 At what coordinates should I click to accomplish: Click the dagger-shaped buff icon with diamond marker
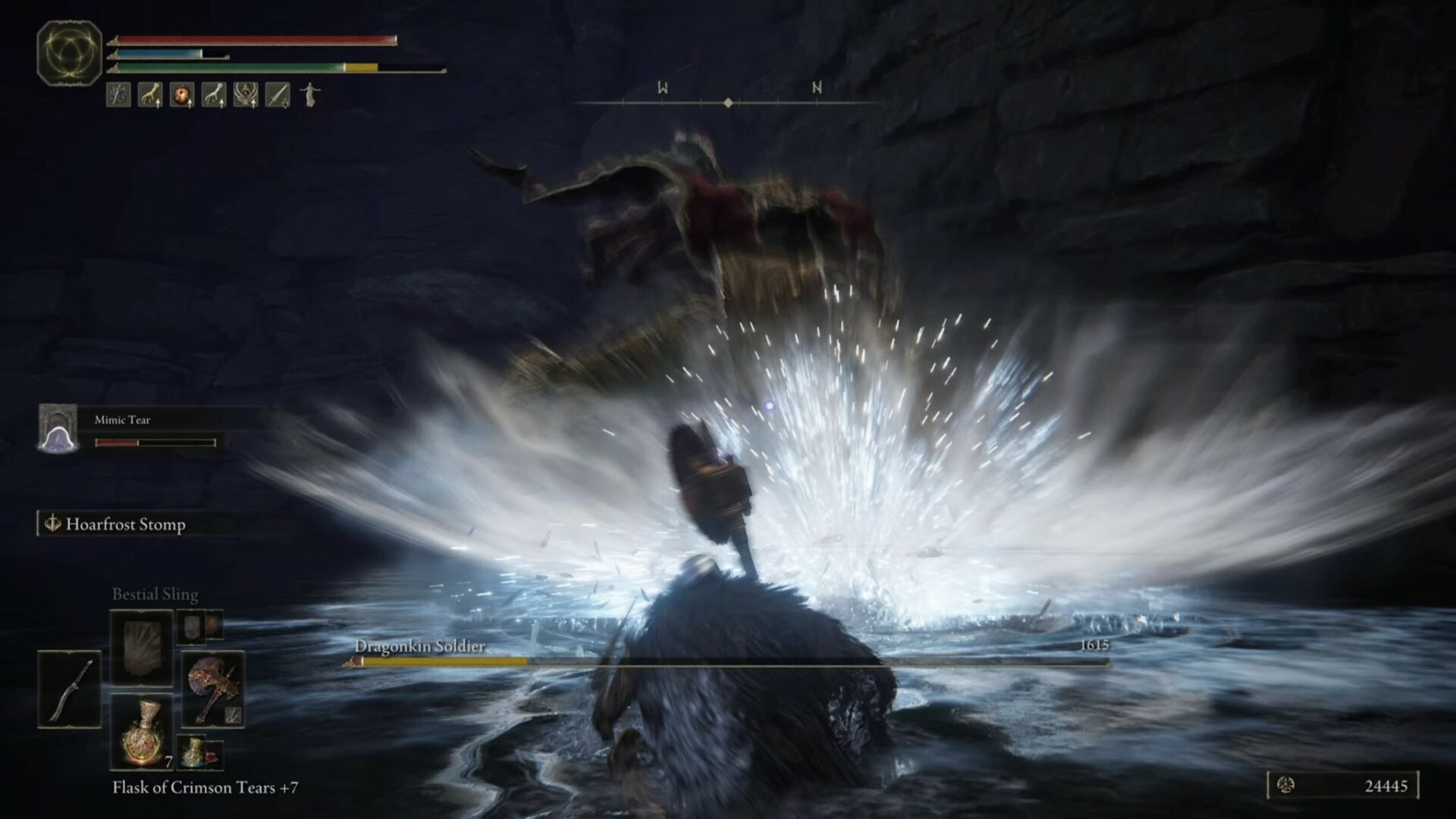coord(278,95)
